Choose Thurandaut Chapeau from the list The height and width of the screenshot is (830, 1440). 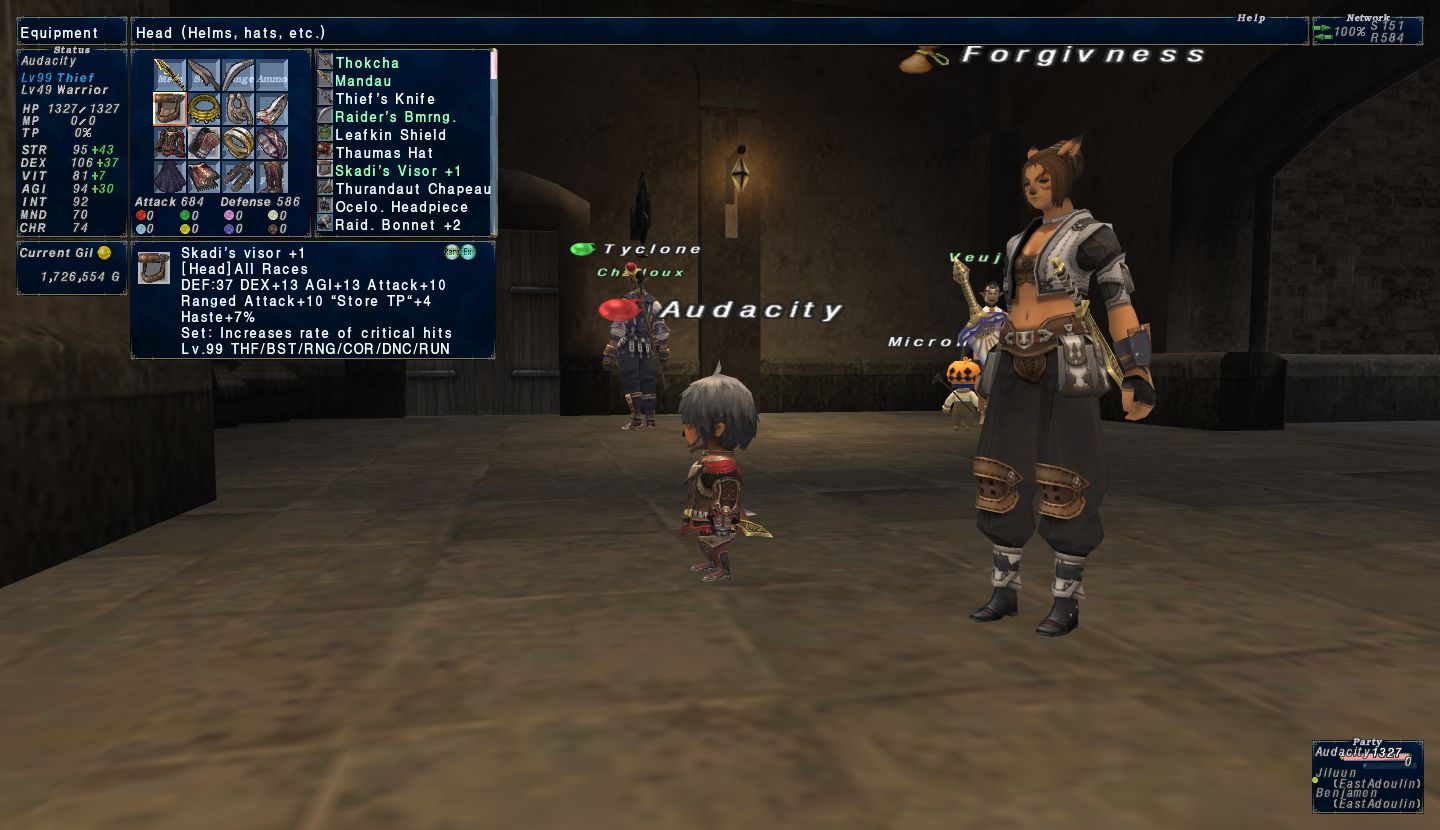[x=413, y=189]
